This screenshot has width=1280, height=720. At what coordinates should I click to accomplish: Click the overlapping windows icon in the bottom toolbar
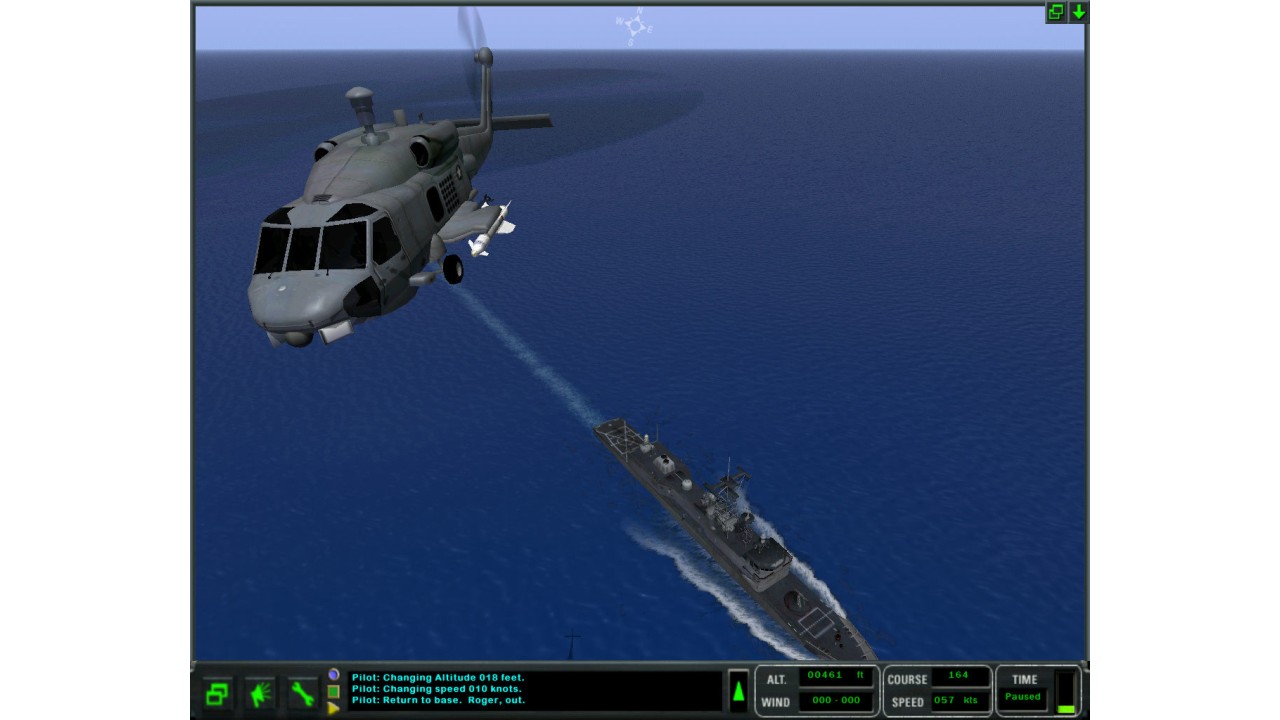217,692
